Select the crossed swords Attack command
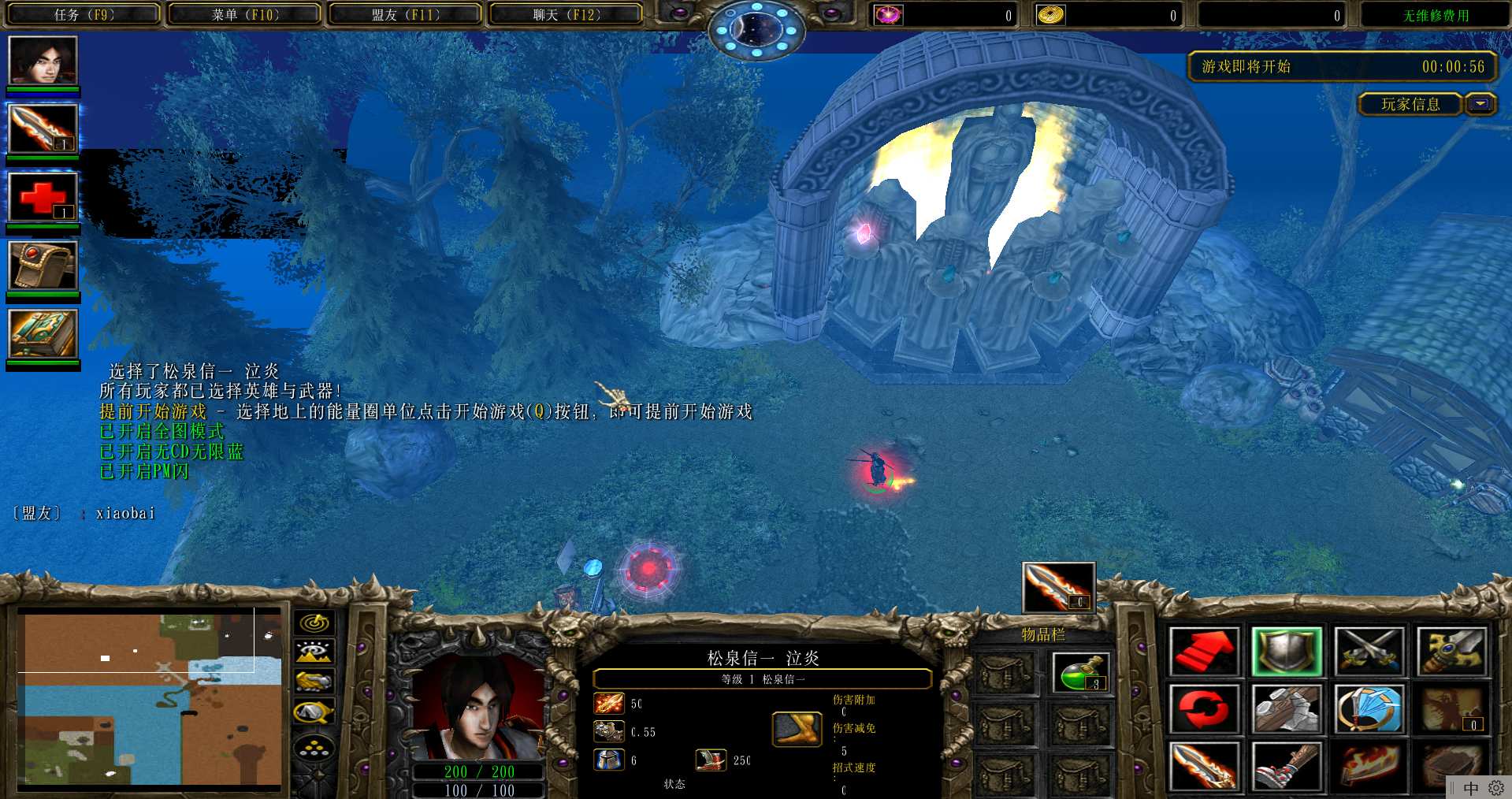The image size is (1512, 799). click(1369, 652)
